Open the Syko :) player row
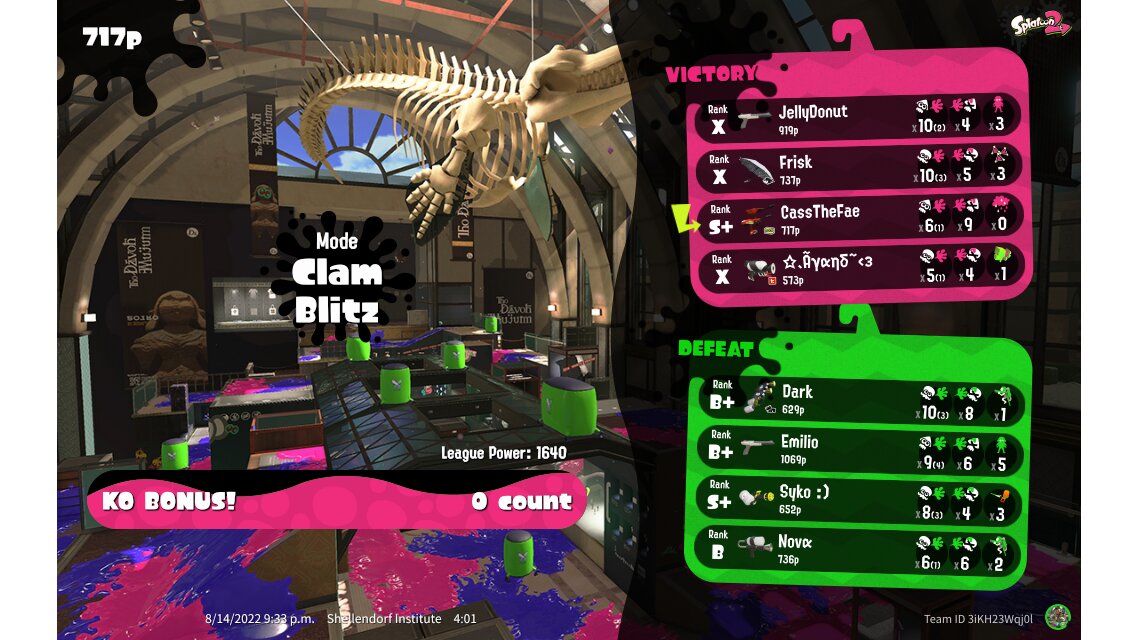 point(860,500)
